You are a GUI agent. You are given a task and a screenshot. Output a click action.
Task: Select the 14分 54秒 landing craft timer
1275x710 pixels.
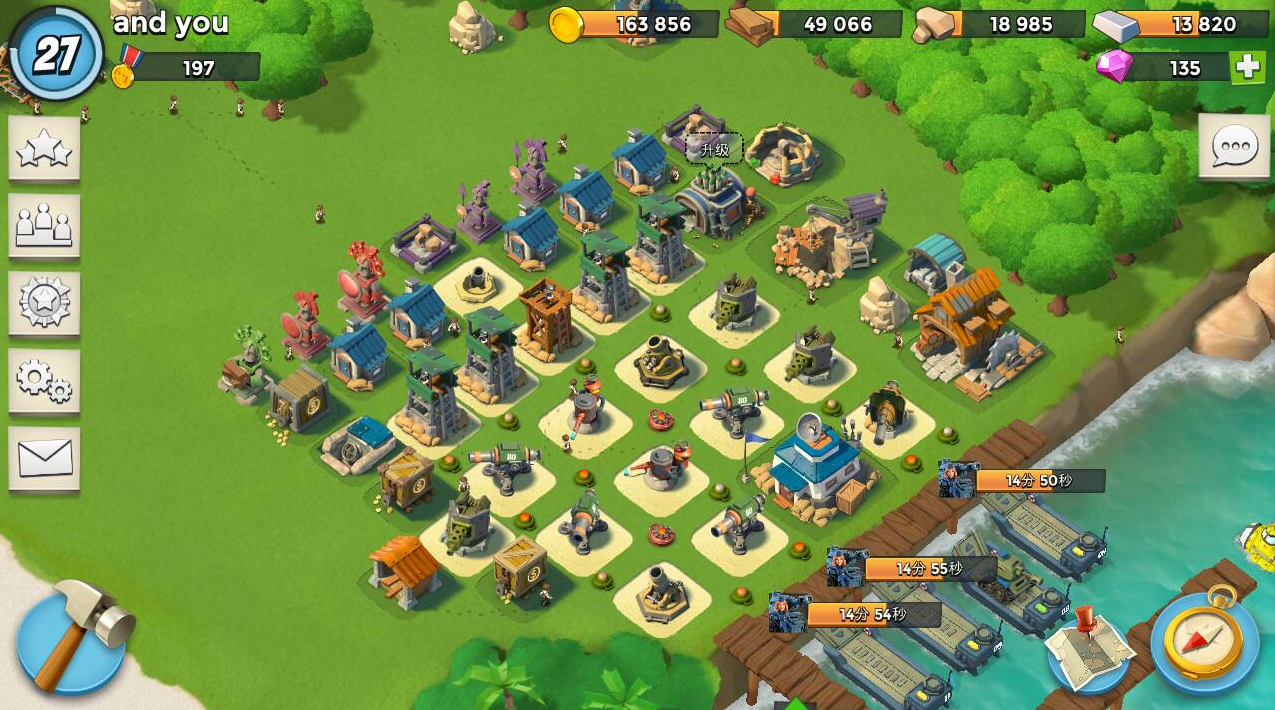(872, 614)
